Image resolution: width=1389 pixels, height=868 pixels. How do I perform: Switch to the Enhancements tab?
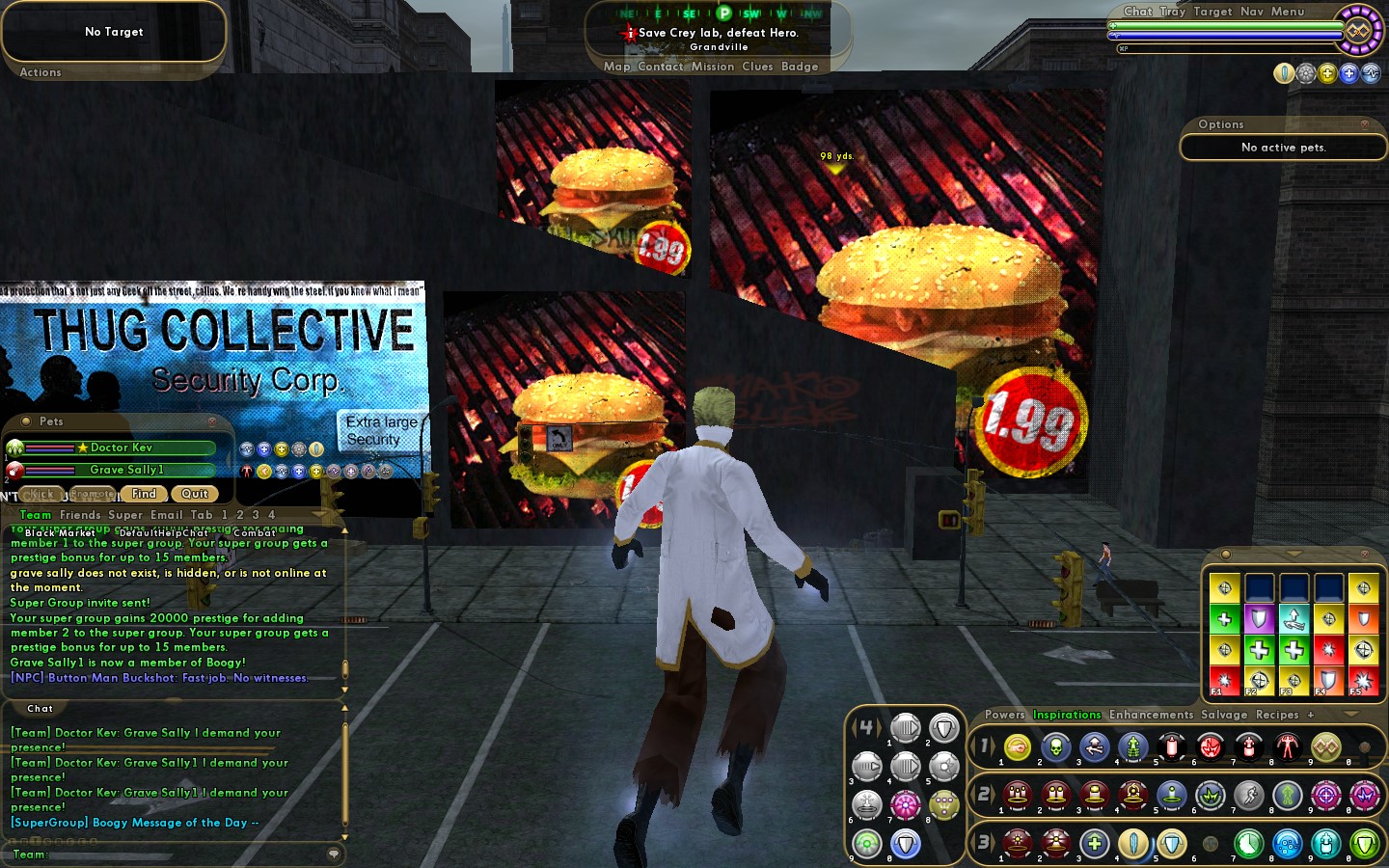click(1151, 715)
